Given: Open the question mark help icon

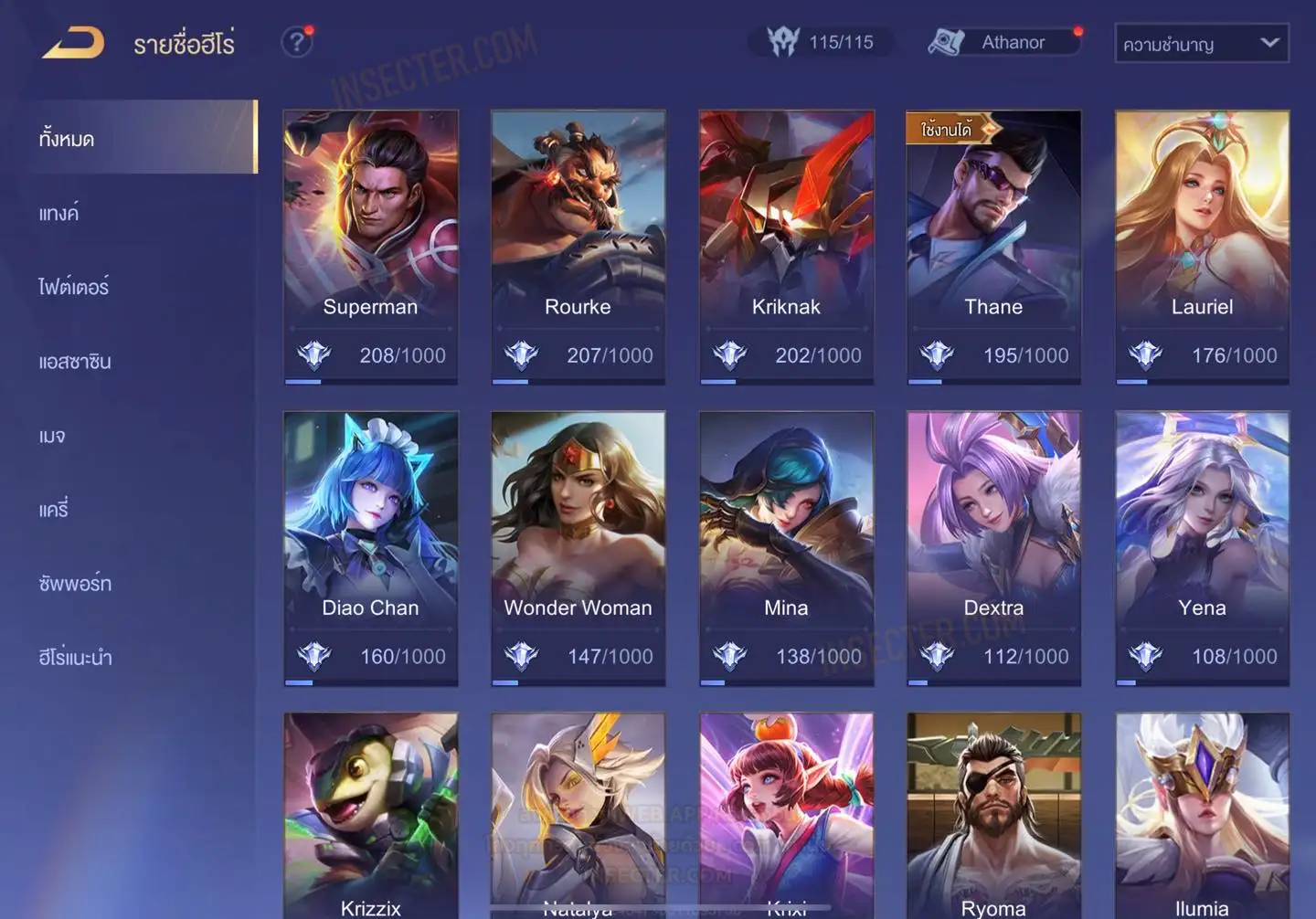Looking at the screenshot, I should [296, 42].
